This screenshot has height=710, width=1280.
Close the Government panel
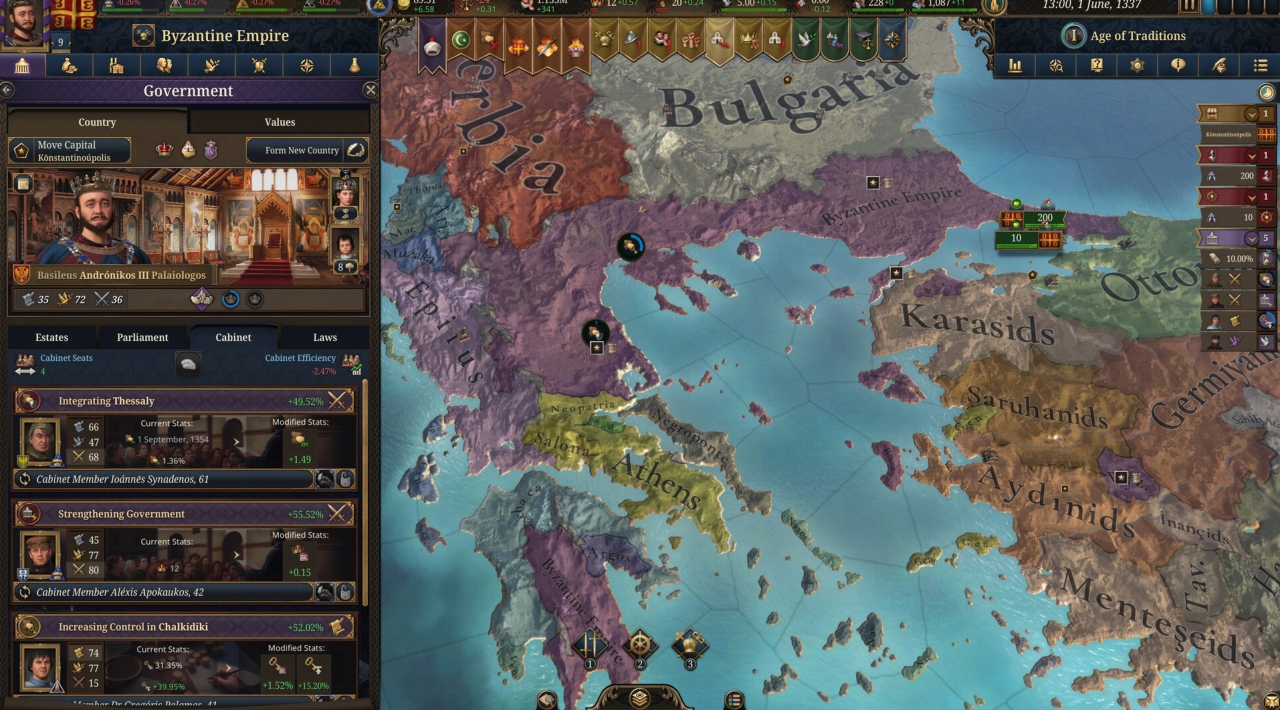370,90
